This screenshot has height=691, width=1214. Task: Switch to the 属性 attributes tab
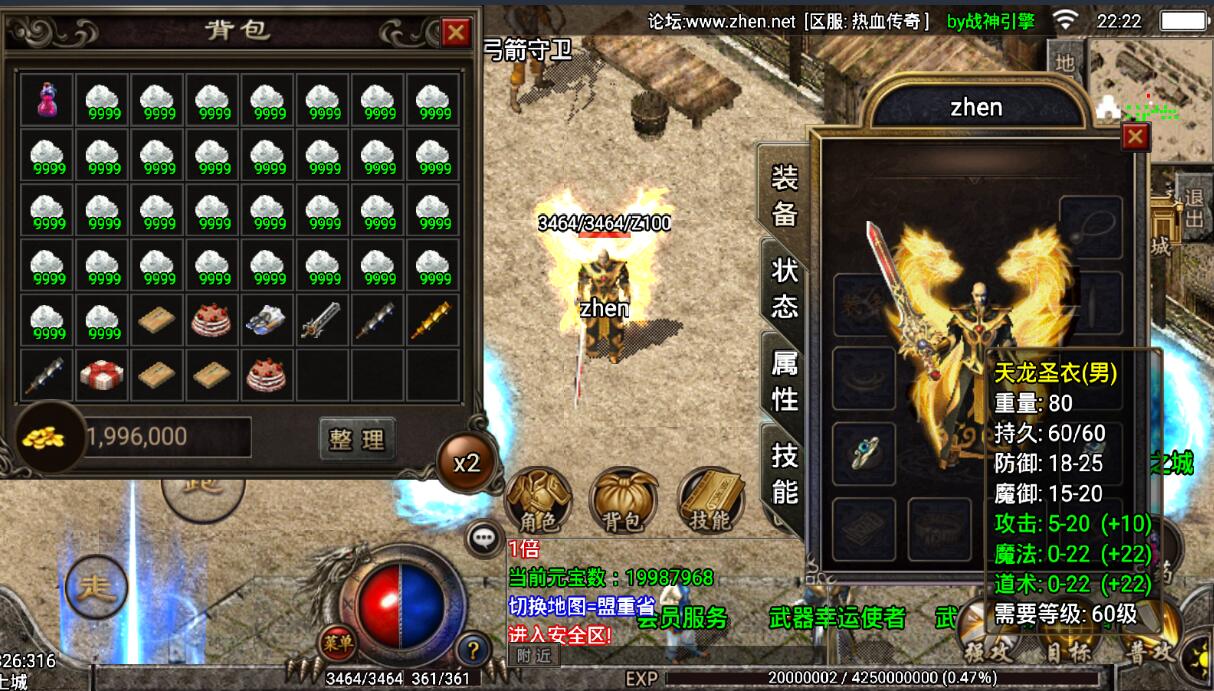785,380
